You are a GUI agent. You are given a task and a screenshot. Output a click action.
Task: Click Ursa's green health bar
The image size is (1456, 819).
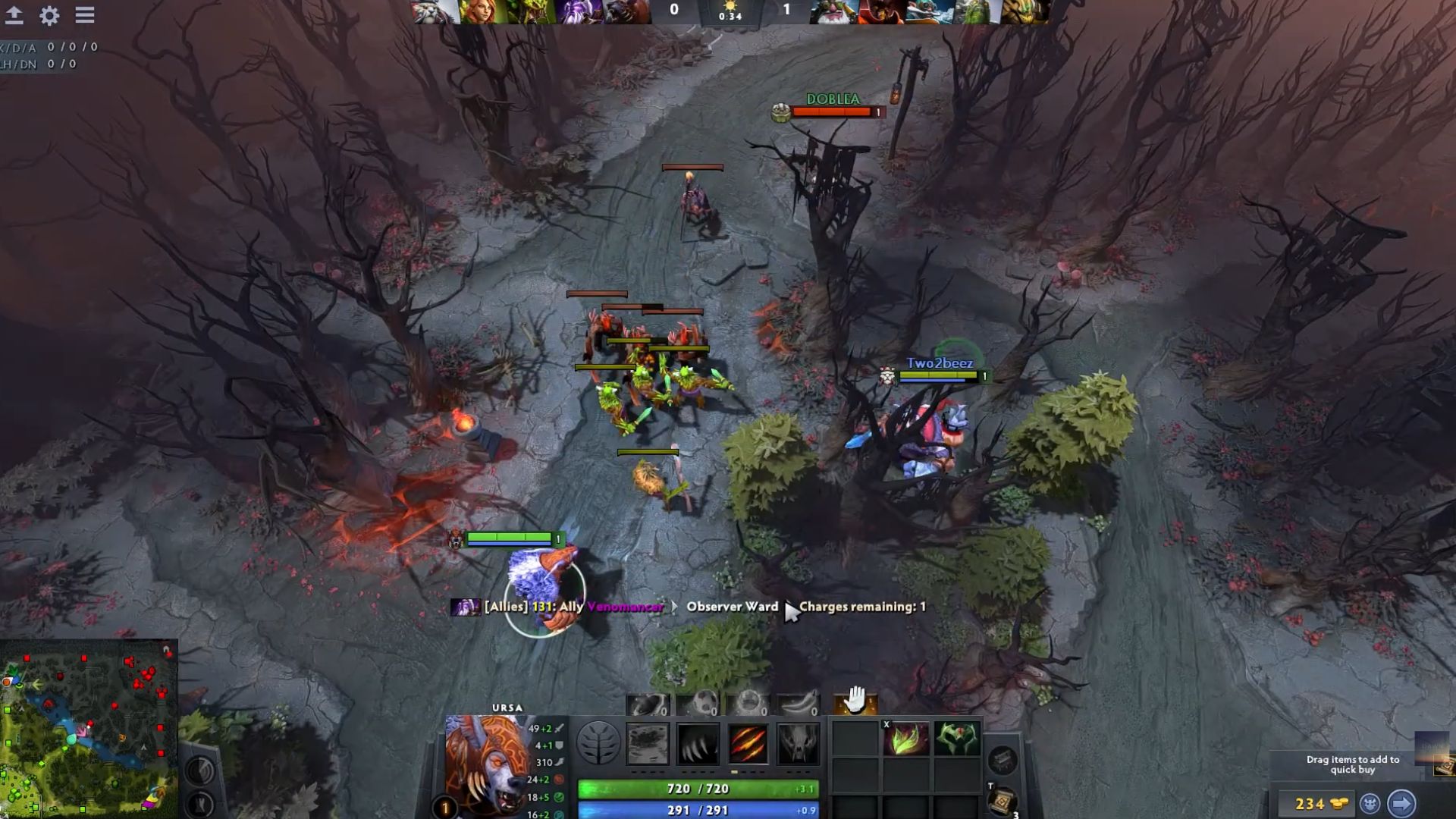click(698, 789)
